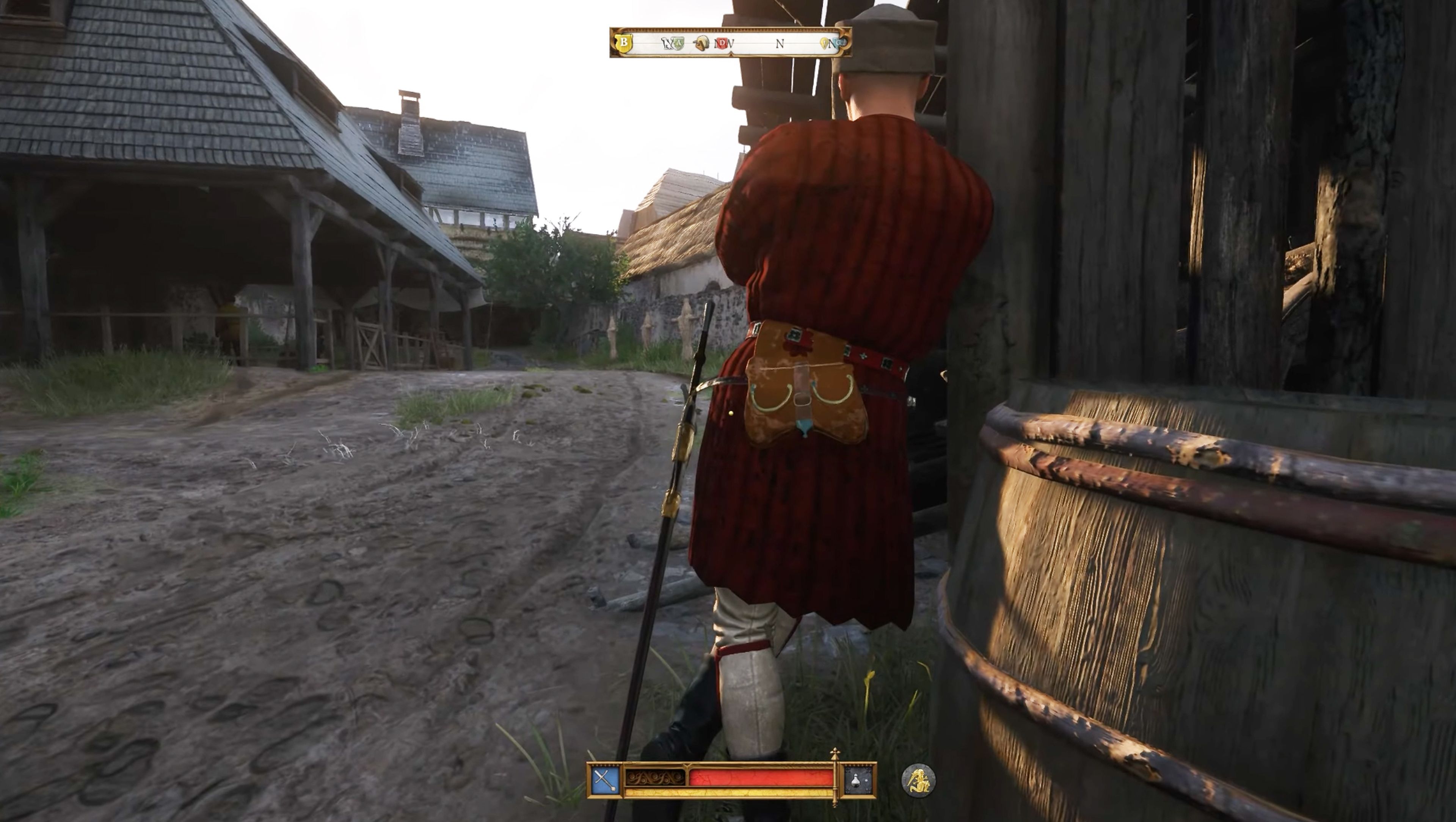
Task: Click the blue crossed weapons slot
Action: click(x=606, y=780)
